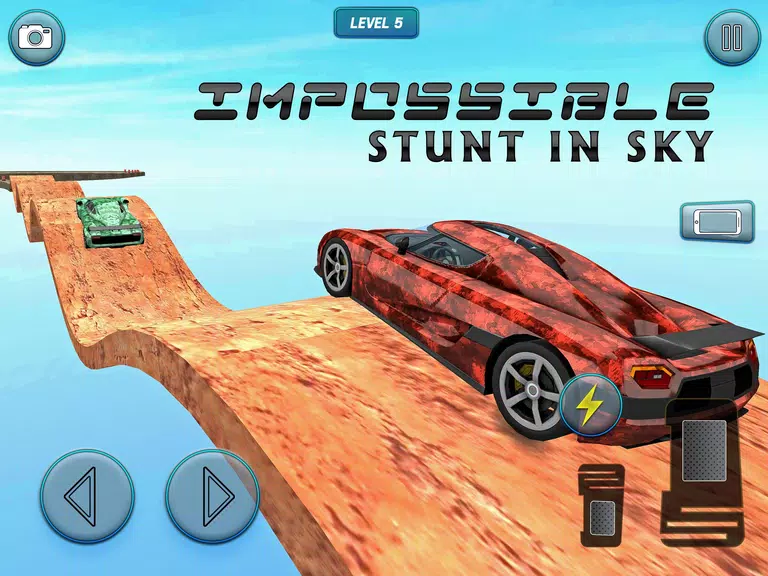Image resolution: width=768 pixels, height=576 pixels.
Task: Steer left with the left arrow
Action: [x=87, y=496]
